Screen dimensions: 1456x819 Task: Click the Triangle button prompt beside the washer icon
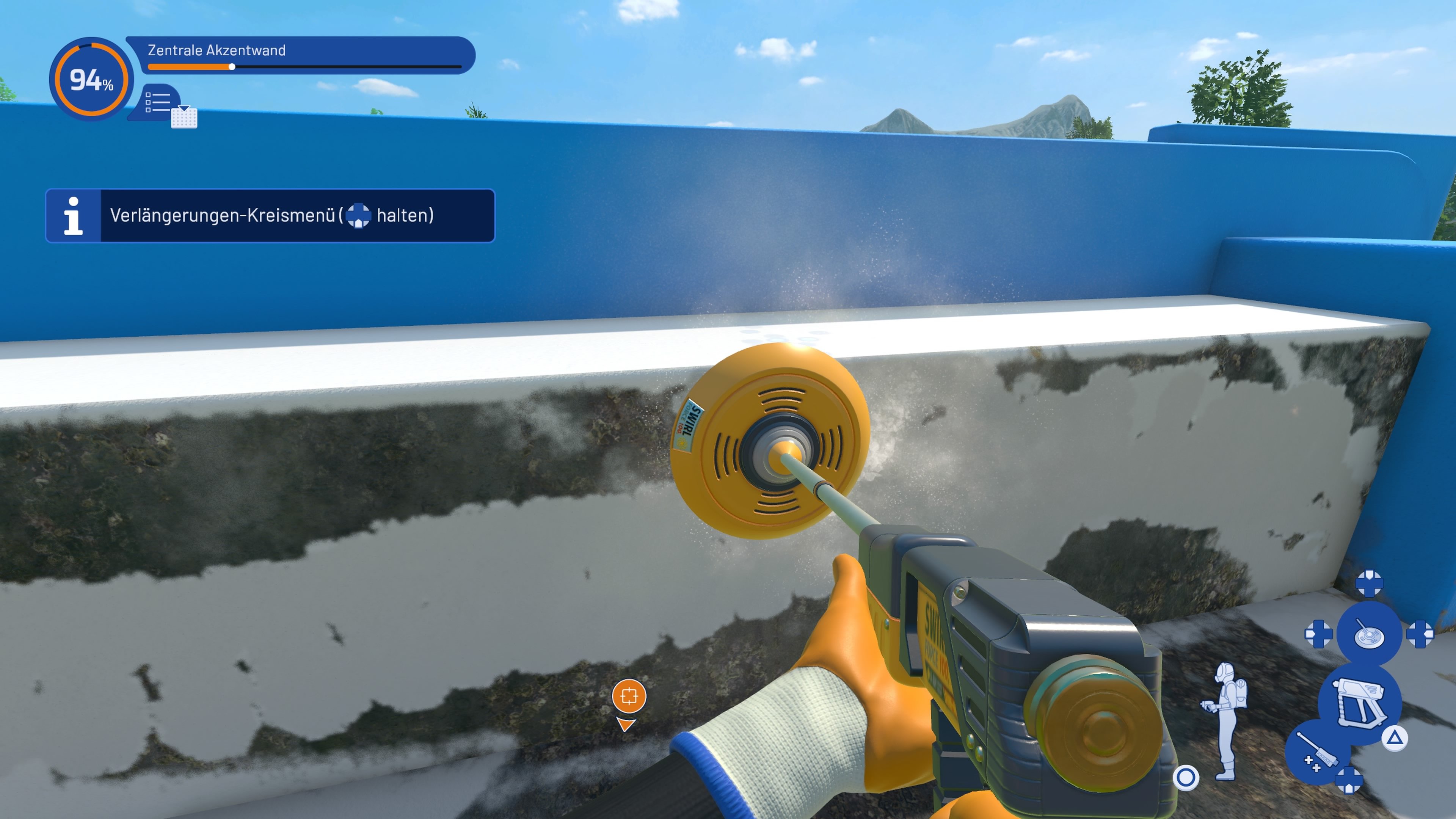(1395, 738)
